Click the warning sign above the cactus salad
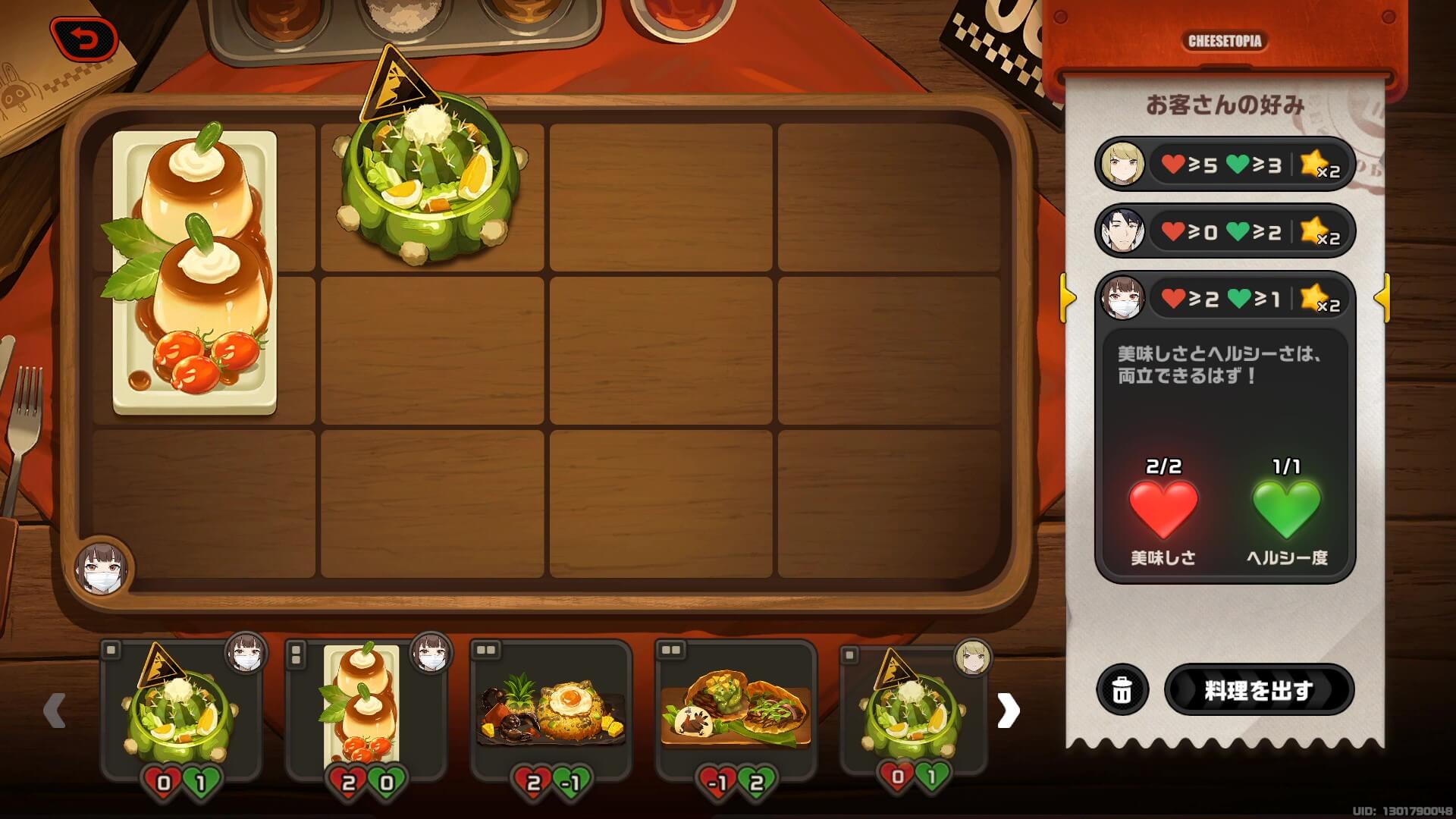The width and height of the screenshot is (1456, 819). pos(400,86)
